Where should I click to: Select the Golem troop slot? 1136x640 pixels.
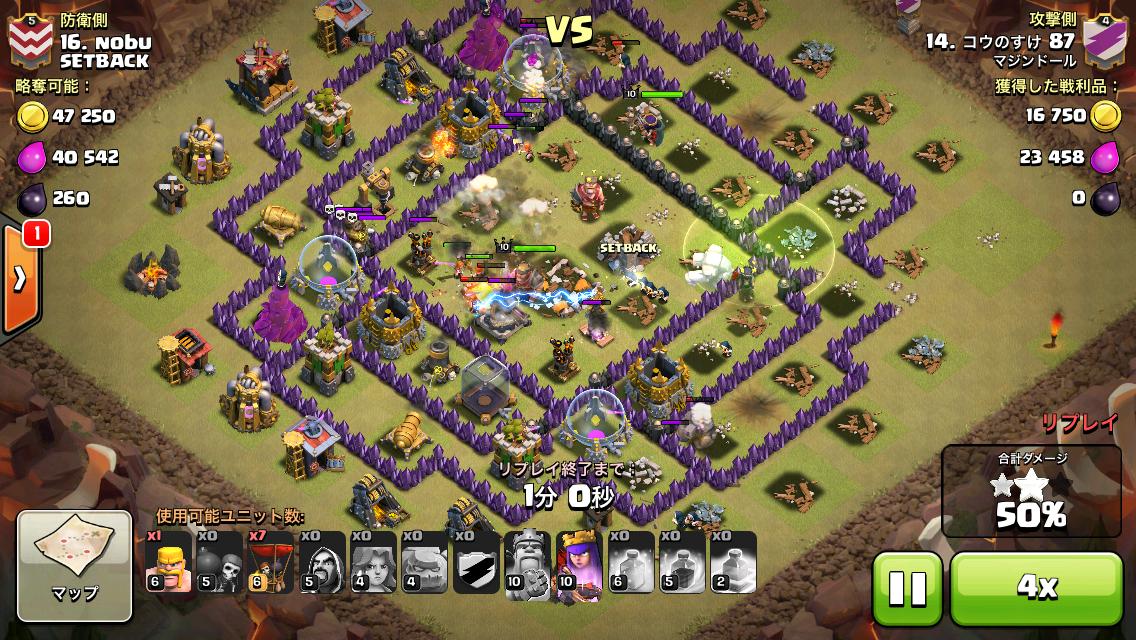[424, 563]
